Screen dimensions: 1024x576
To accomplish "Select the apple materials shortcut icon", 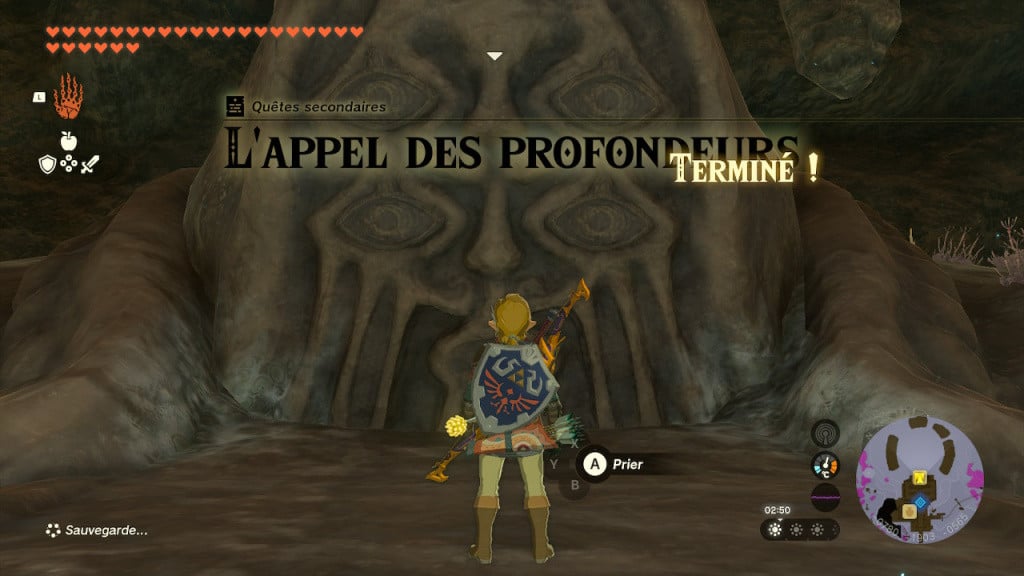I will pyautogui.click(x=69, y=139).
